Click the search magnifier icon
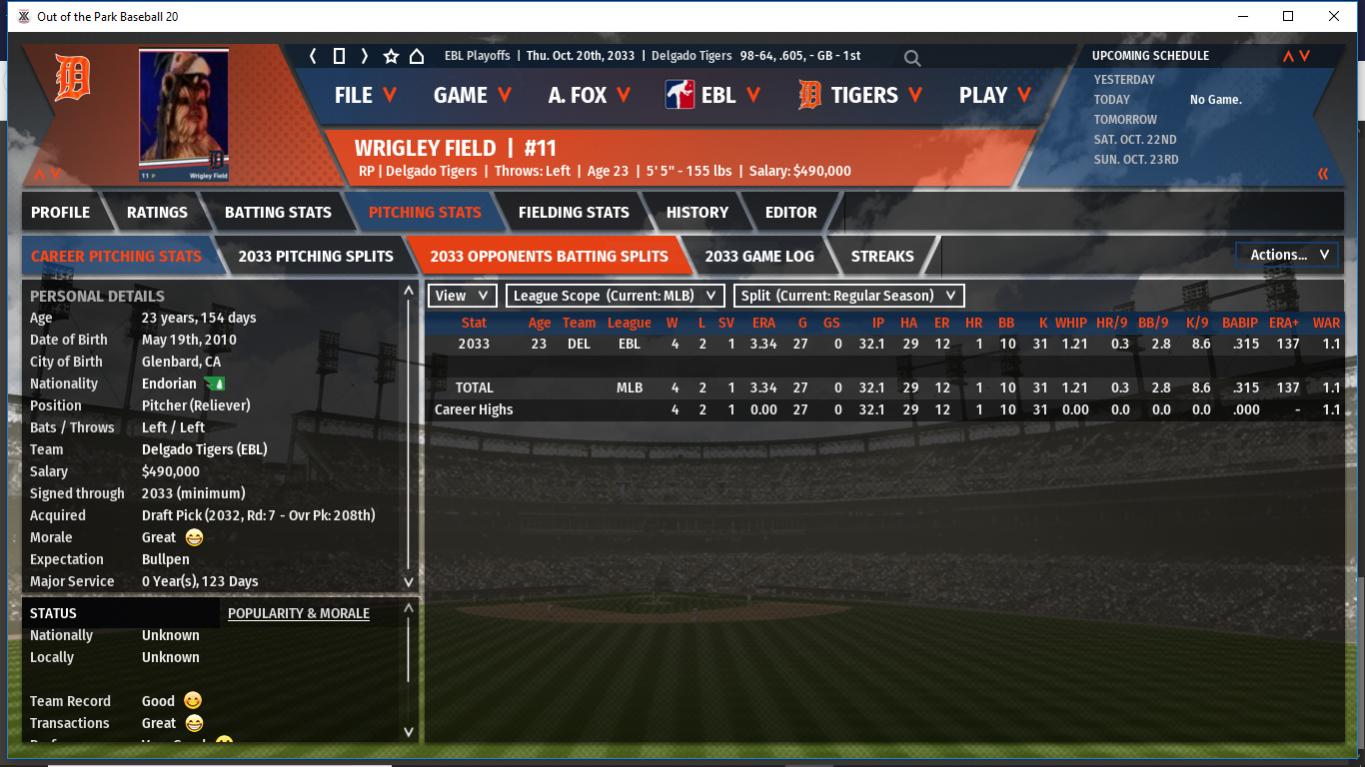The width and height of the screenshot is (1365, 767). point(912,58)
